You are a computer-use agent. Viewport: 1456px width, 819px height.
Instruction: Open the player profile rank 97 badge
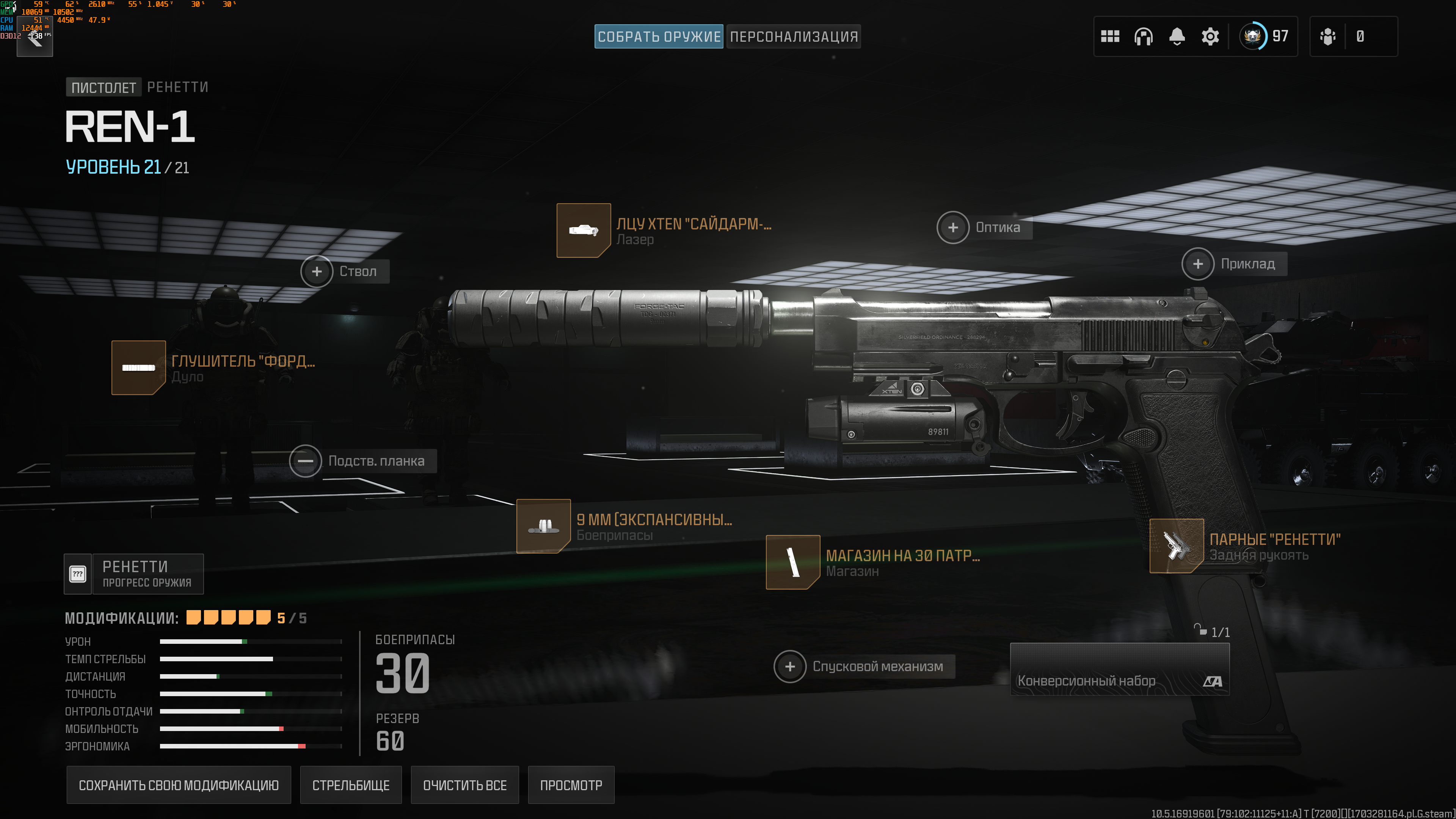[1264, 37]
